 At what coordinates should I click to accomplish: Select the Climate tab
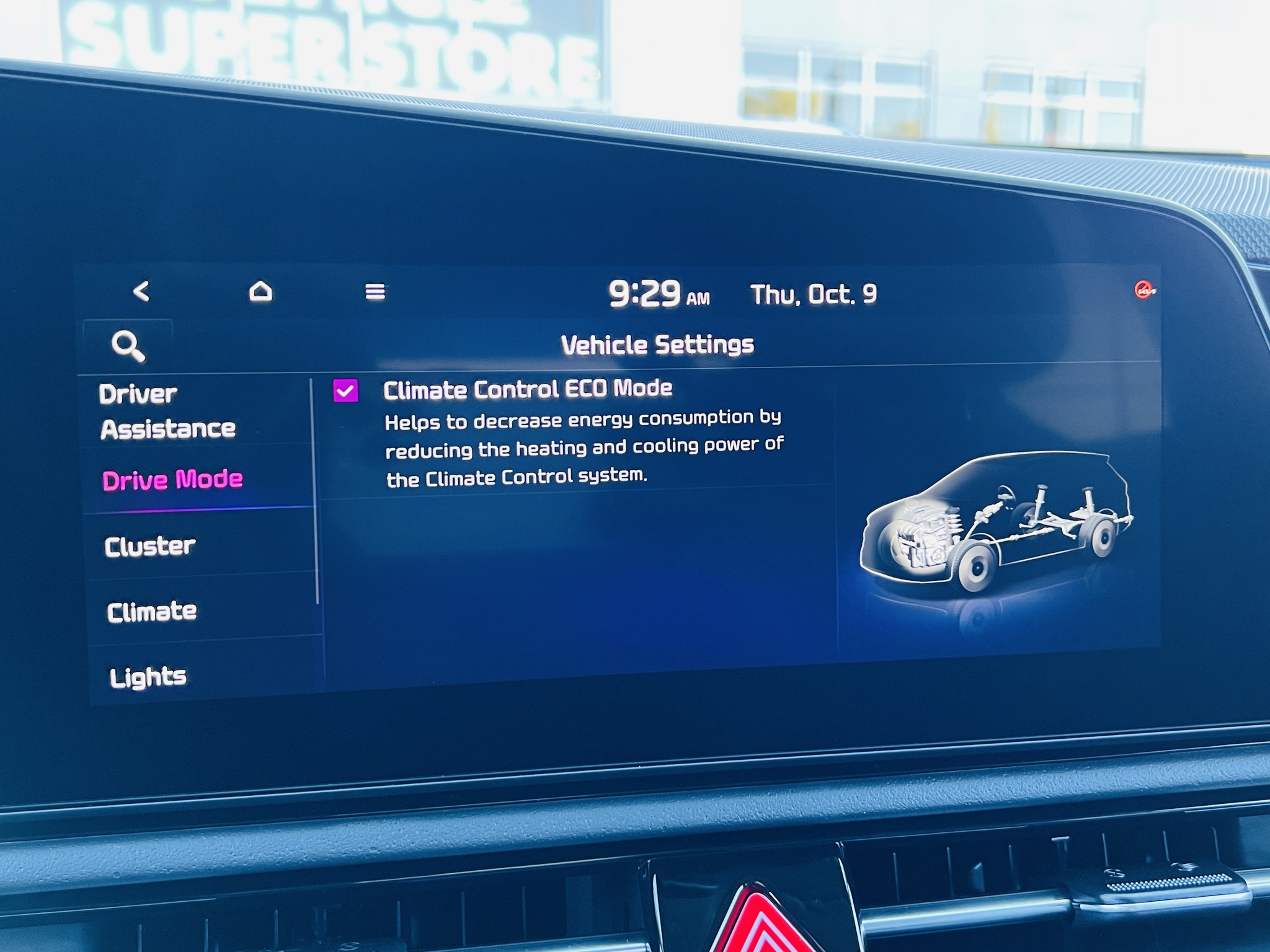pyautogui.click(x=153, y=612)
